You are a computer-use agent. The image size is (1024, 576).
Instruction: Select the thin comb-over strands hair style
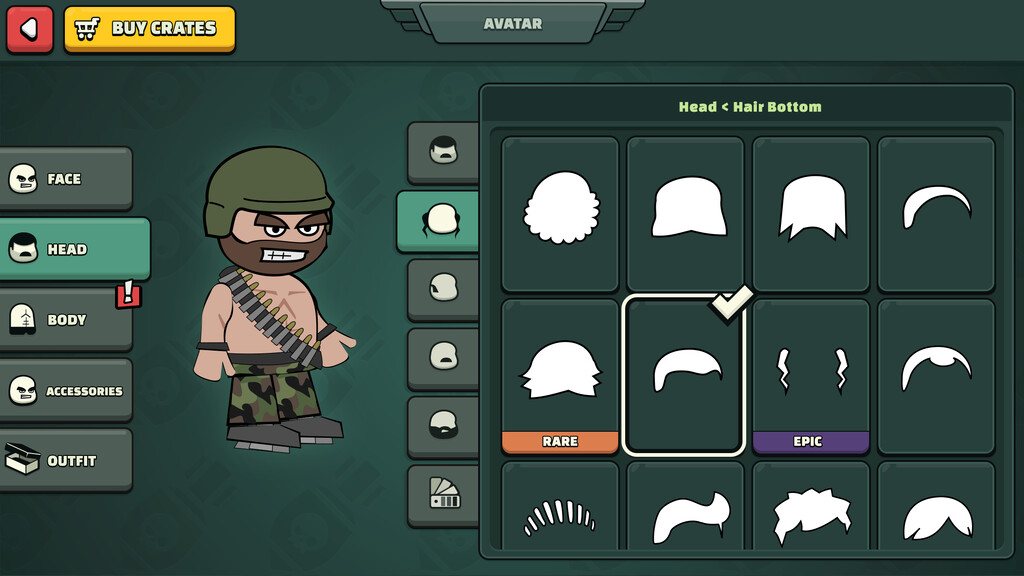pyautogui.click(x=560, y=516)
